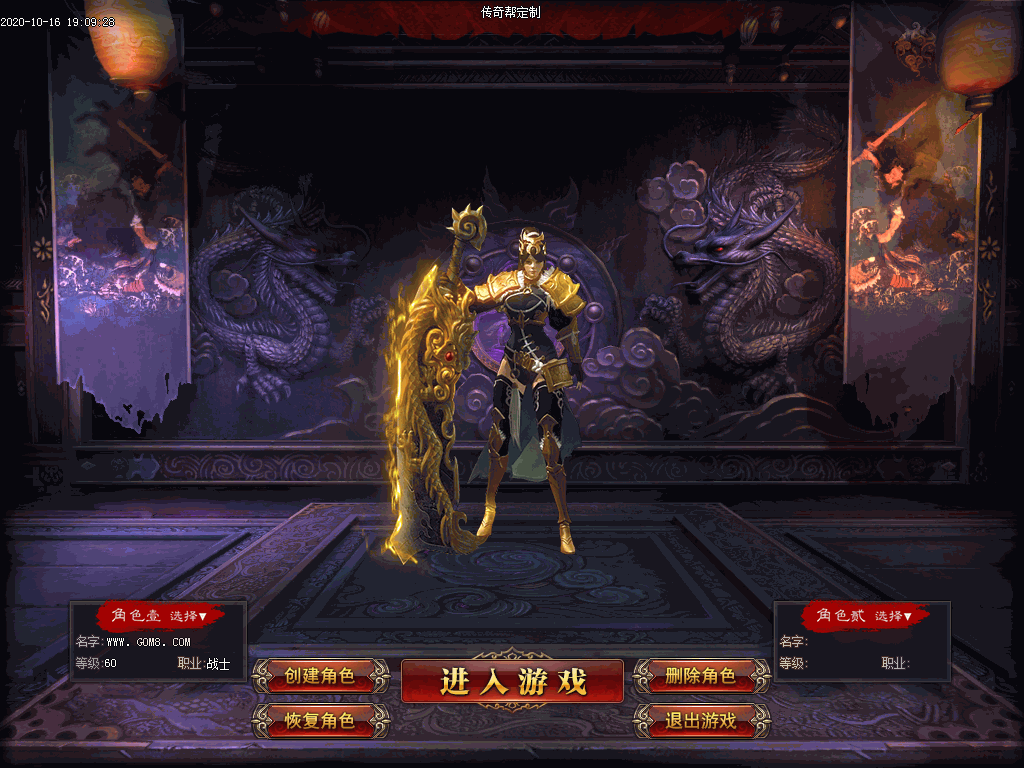The width and height of the screenshot is (1024, 768).
Task: Click the 进入游戏 enter game button
Action: point(512,681)
